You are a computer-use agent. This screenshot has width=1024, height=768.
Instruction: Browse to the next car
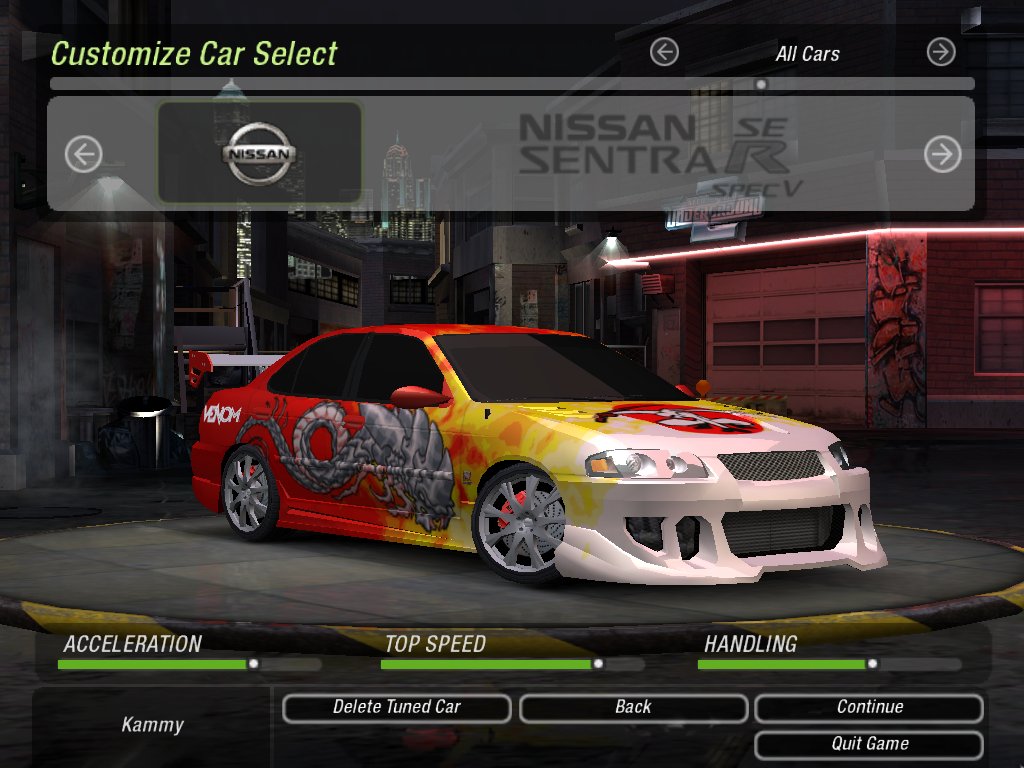[942, 154]
